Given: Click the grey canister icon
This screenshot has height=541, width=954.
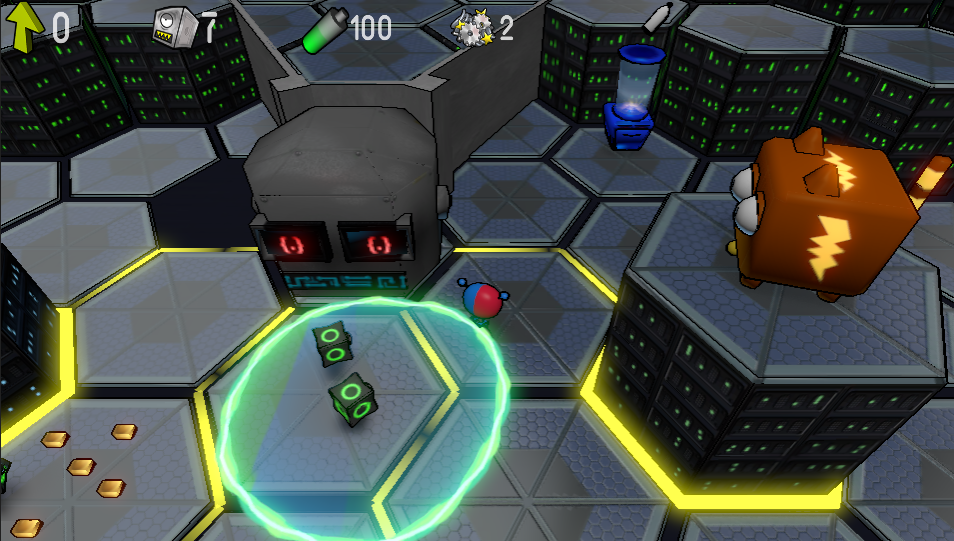Looking at the screenshot, I should click(655, 19).
